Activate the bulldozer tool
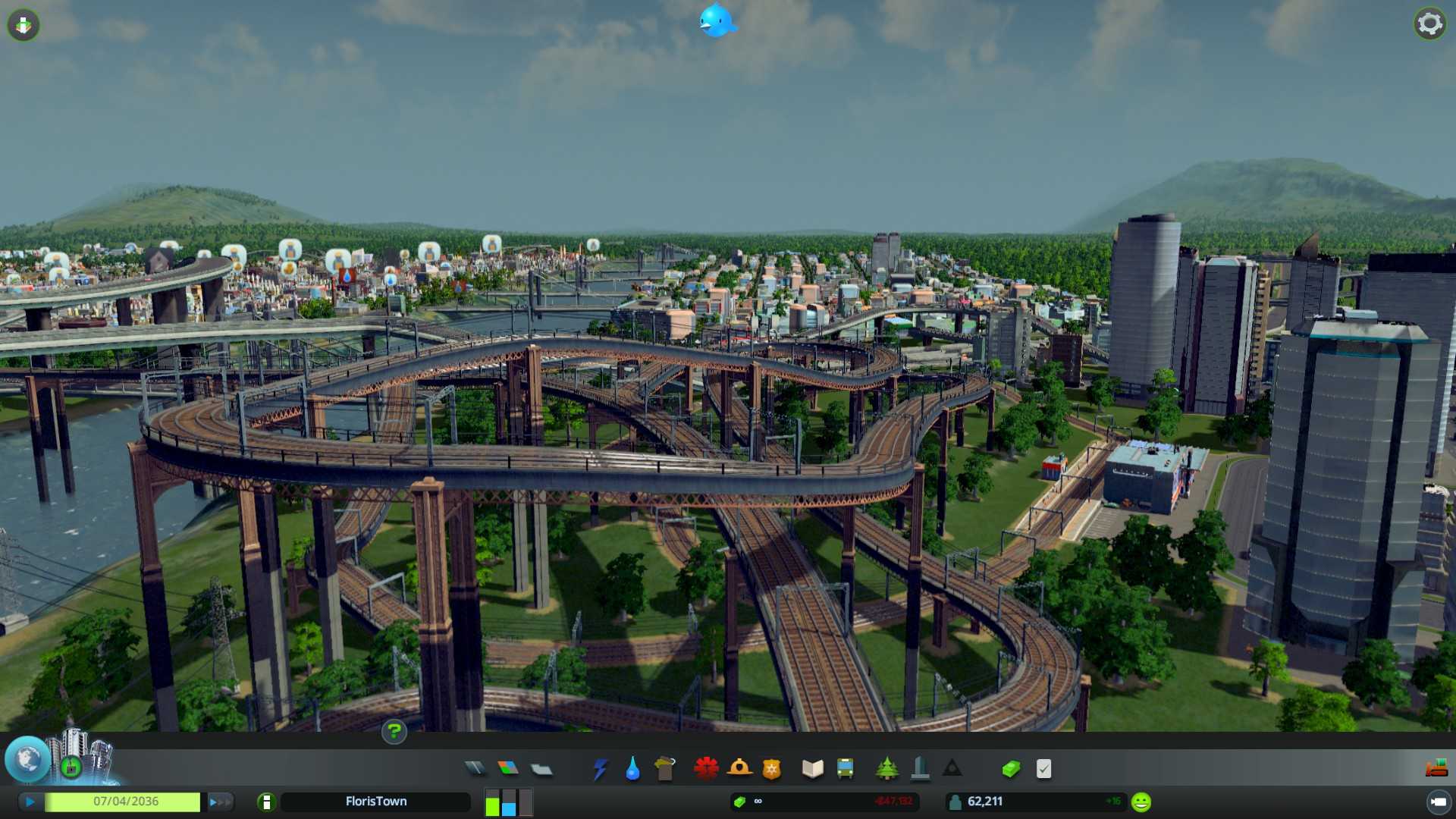The width and height of the screenshot is (1456, 819). (x=1436, y=769)
